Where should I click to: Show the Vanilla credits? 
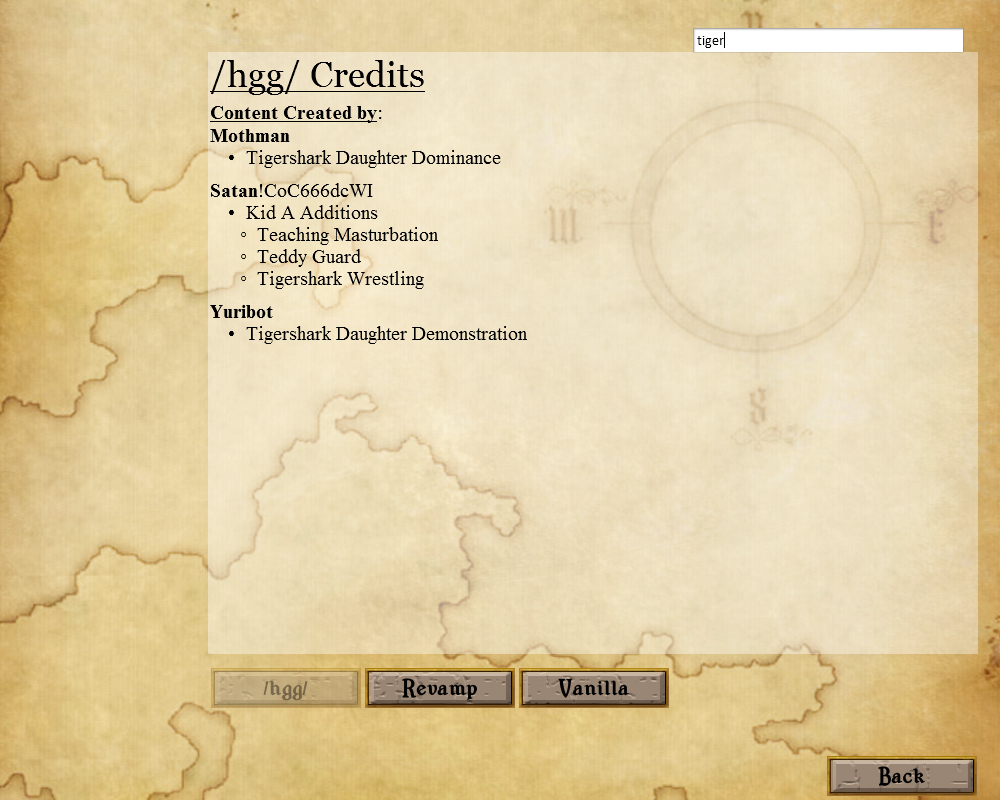[594, 688]
